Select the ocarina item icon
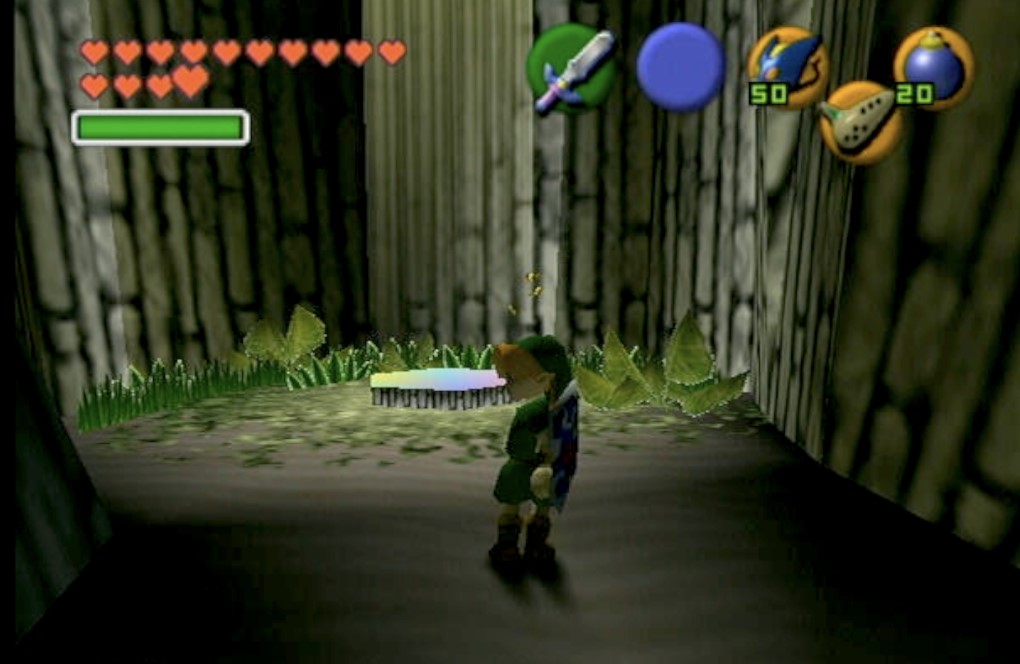The image size is (1020, 664). coord(860,122)
